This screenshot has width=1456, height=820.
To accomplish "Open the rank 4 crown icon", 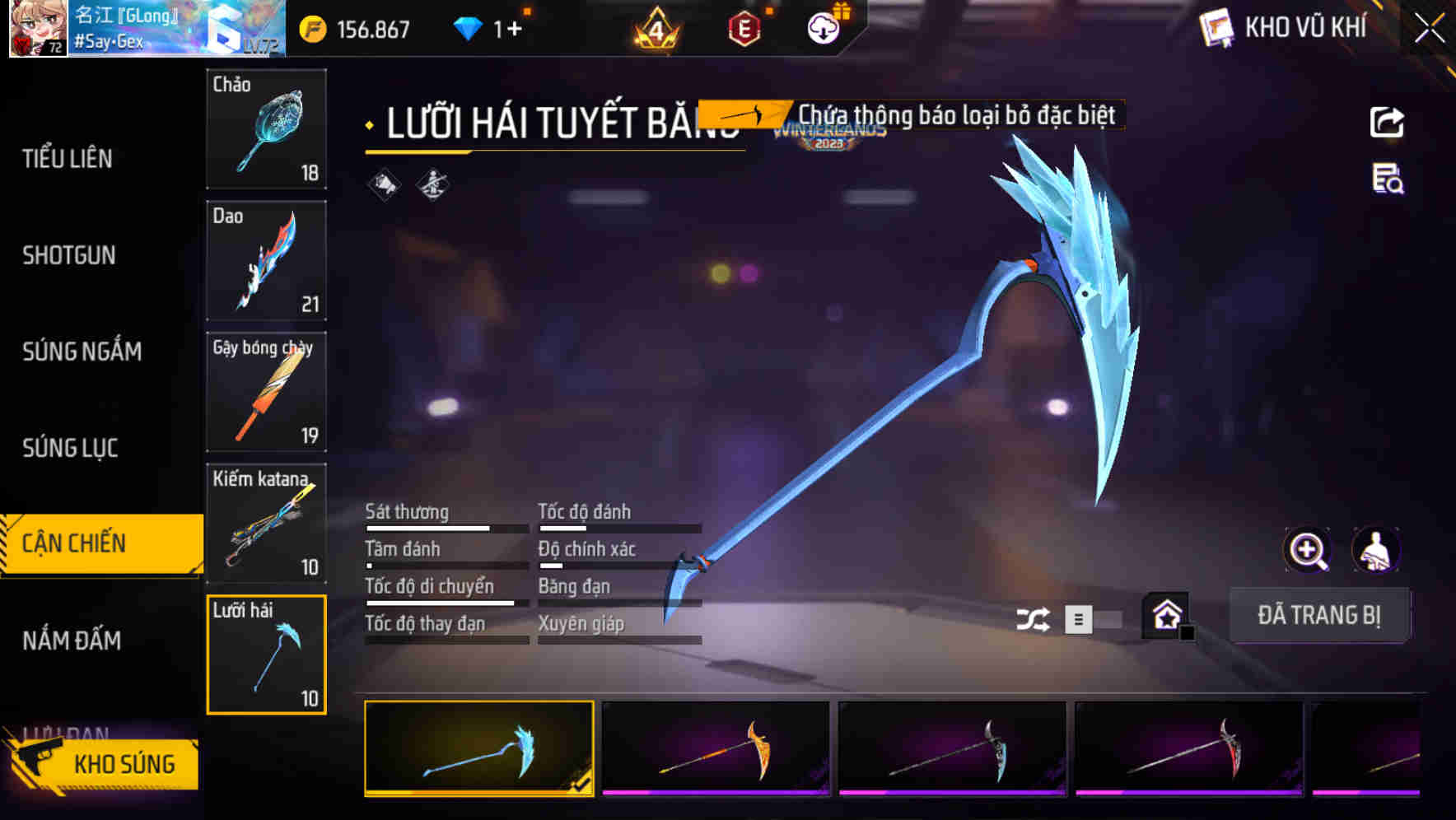I will click(x=655, y=28).
